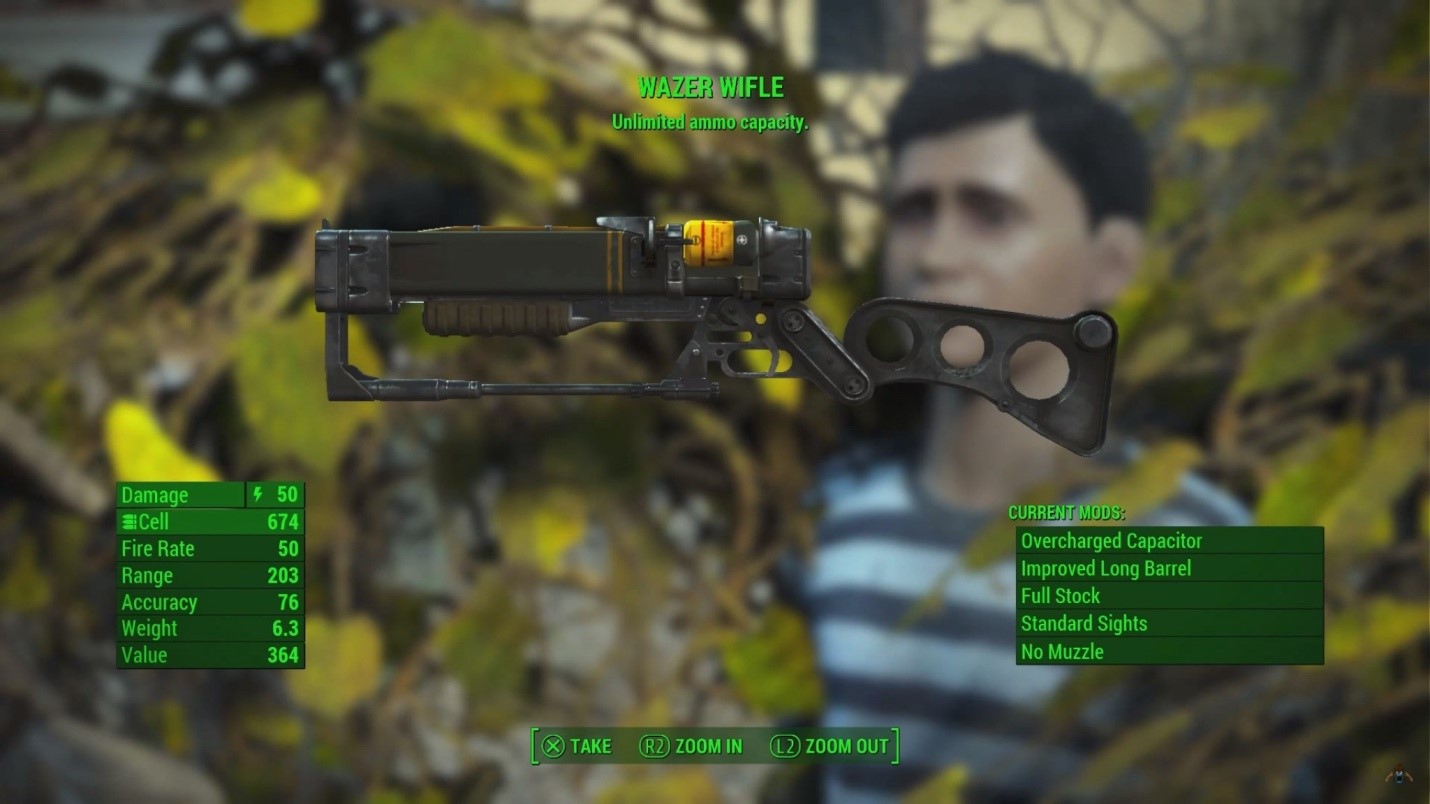
Task: Click the Cell ammo battery icon
Action: 129,521
